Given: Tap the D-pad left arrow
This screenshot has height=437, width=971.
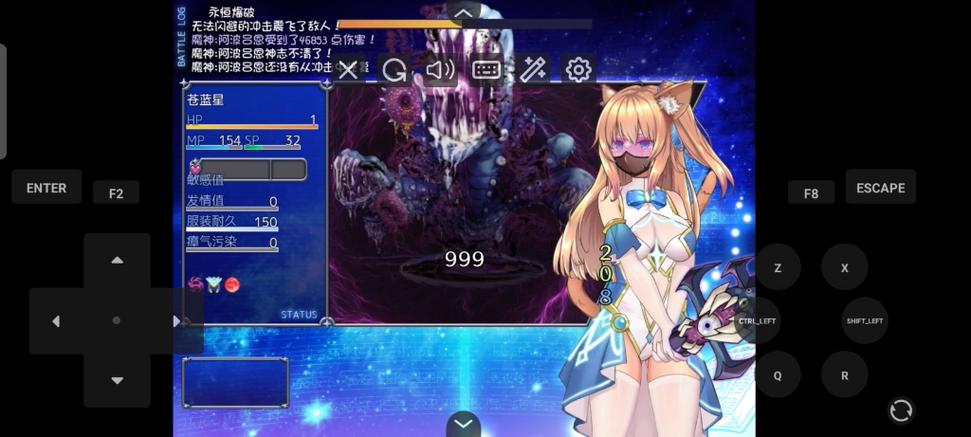Looking at the screenshot, I should 56,321.
